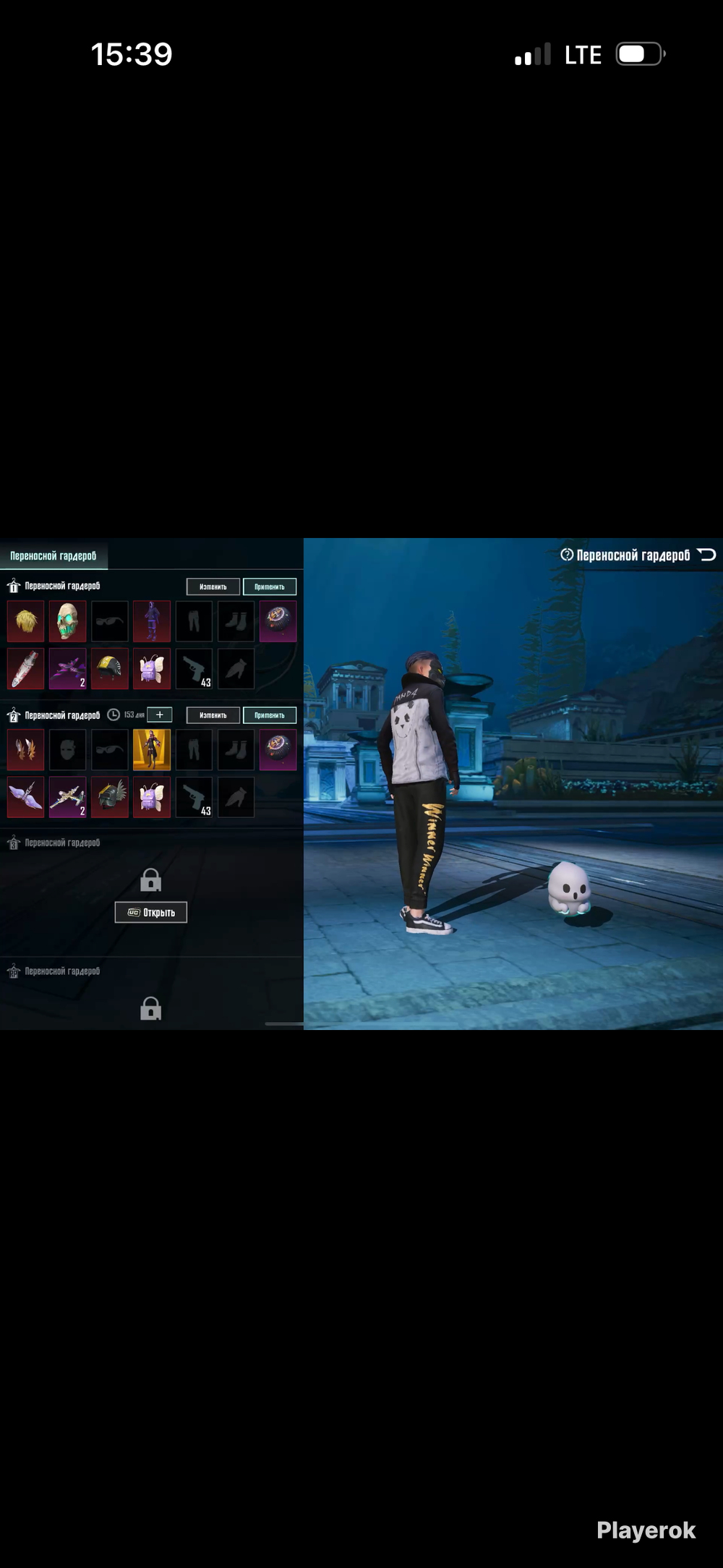Apply the second portable wardrobe preset
Viewport: 723px width, 1568px height.
tap(269, 715)
